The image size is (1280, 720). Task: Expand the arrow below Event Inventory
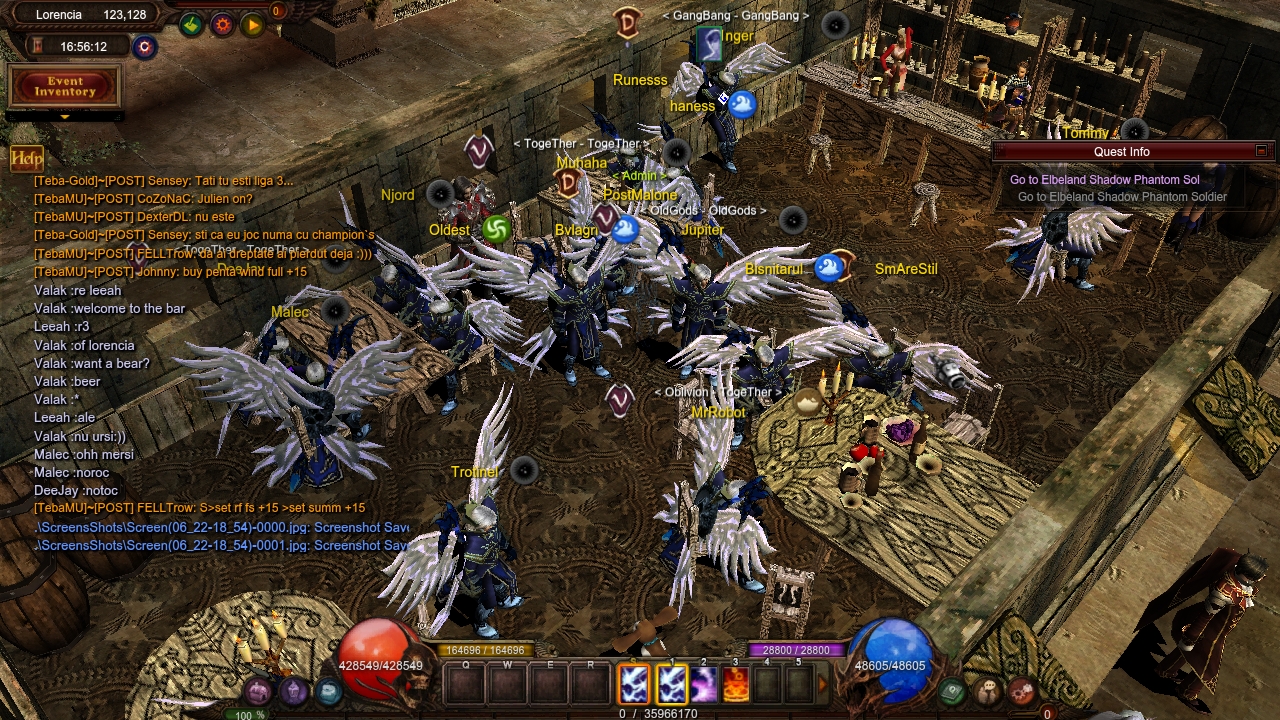coord(64,117)
